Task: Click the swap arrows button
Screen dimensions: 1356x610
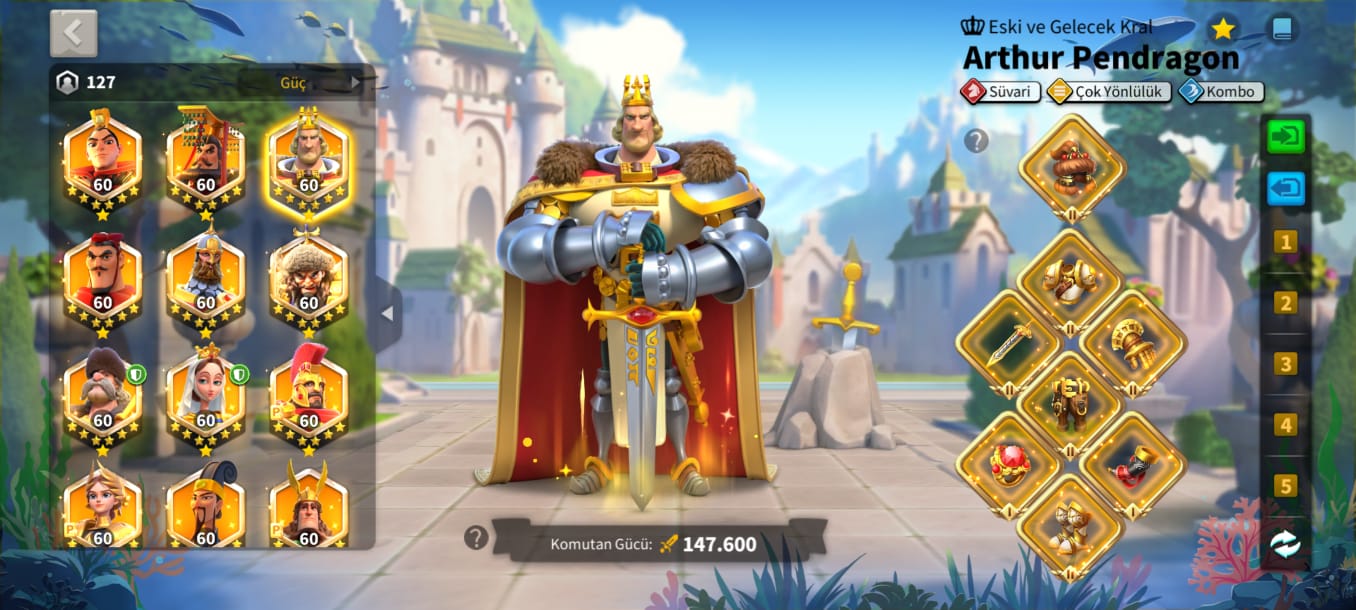Action: click(x=1286, y=543)
